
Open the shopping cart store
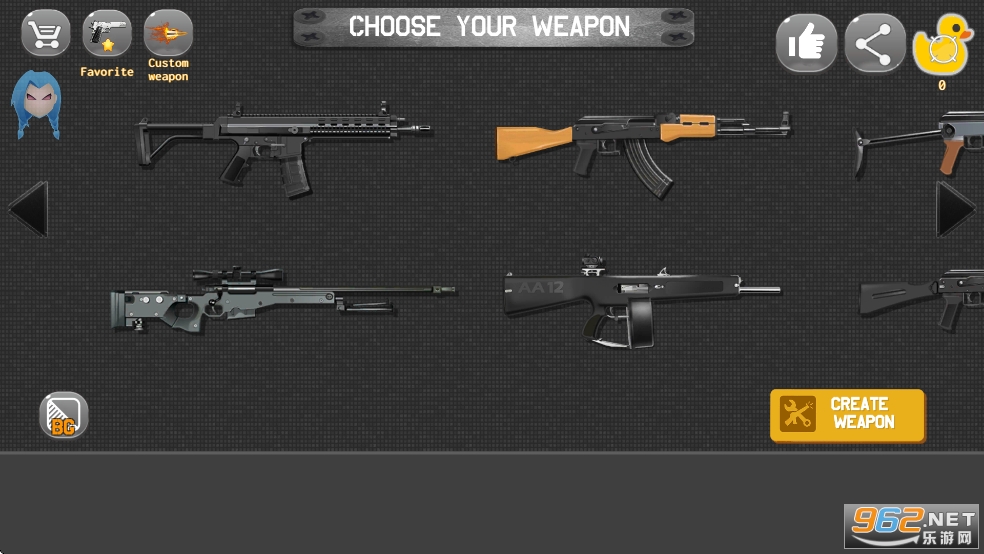click(46, 34)
